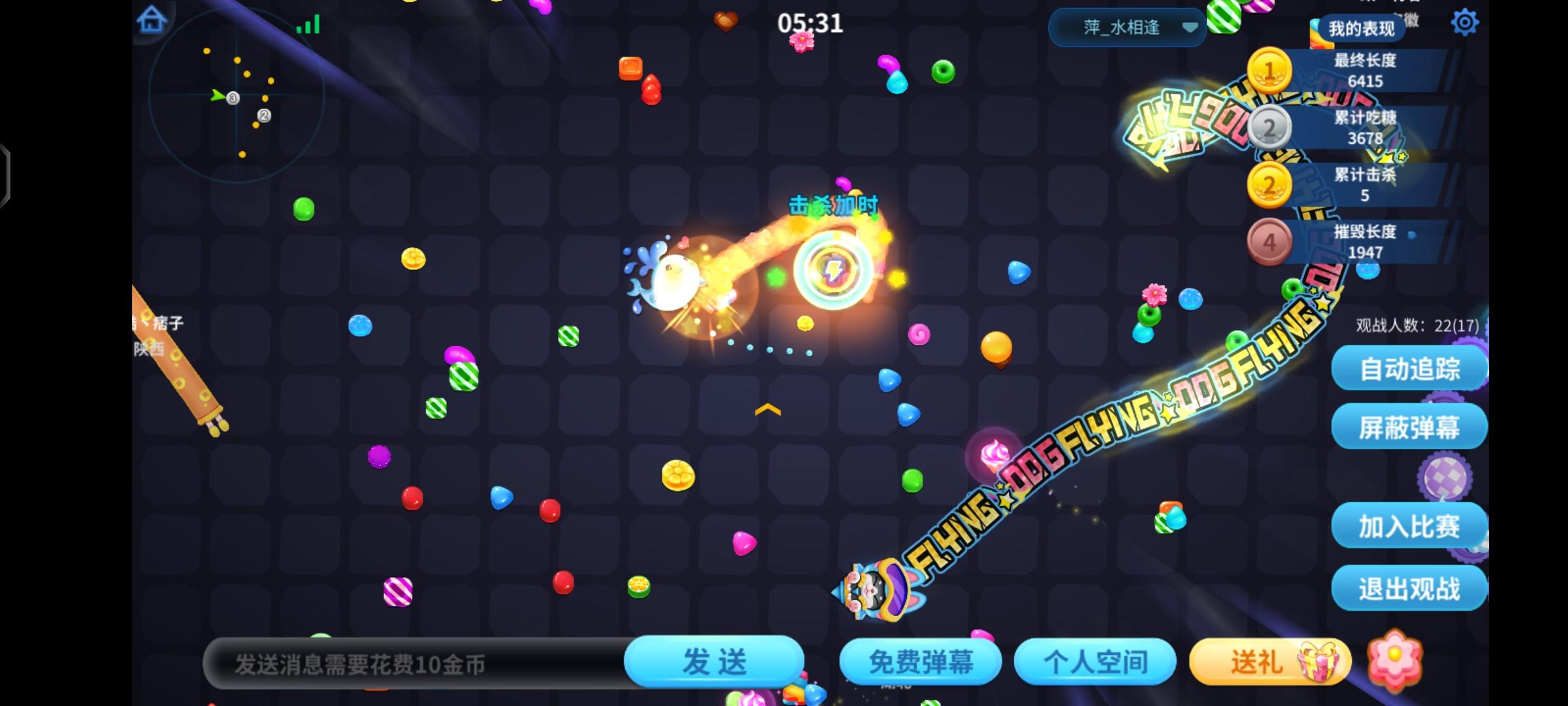The height and width of the screenshot is (706, 1568).
Task: Click the Home icon top left
Action: [x=152, y=20]
